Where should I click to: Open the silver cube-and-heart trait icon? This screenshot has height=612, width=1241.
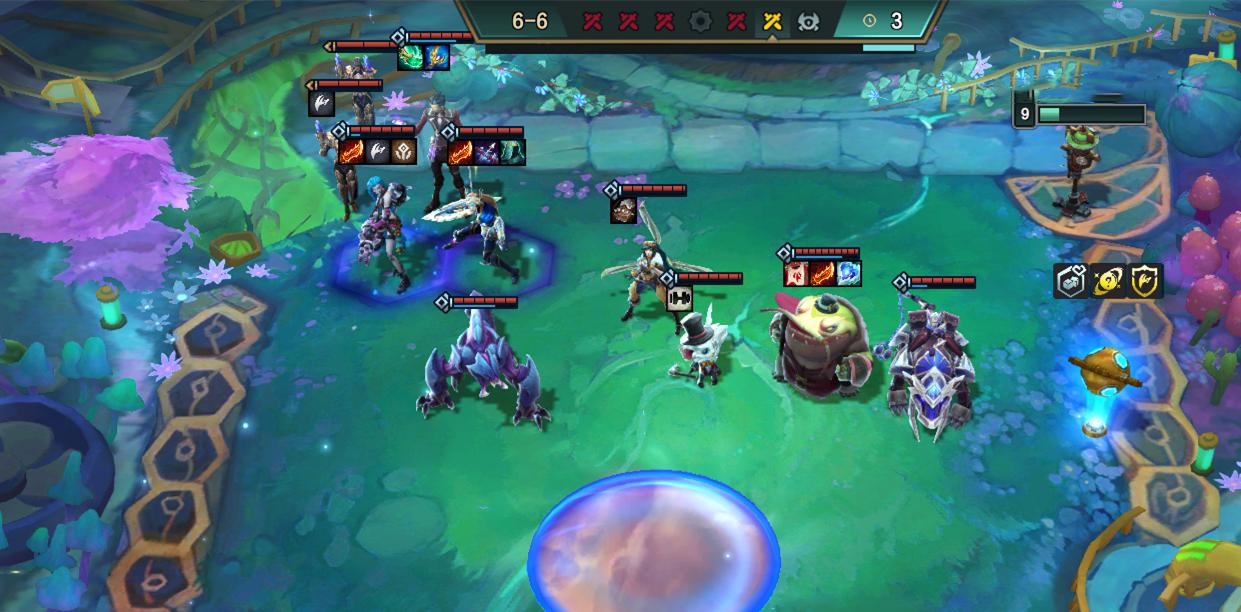pyautogui.click(x=1071, y=281)
